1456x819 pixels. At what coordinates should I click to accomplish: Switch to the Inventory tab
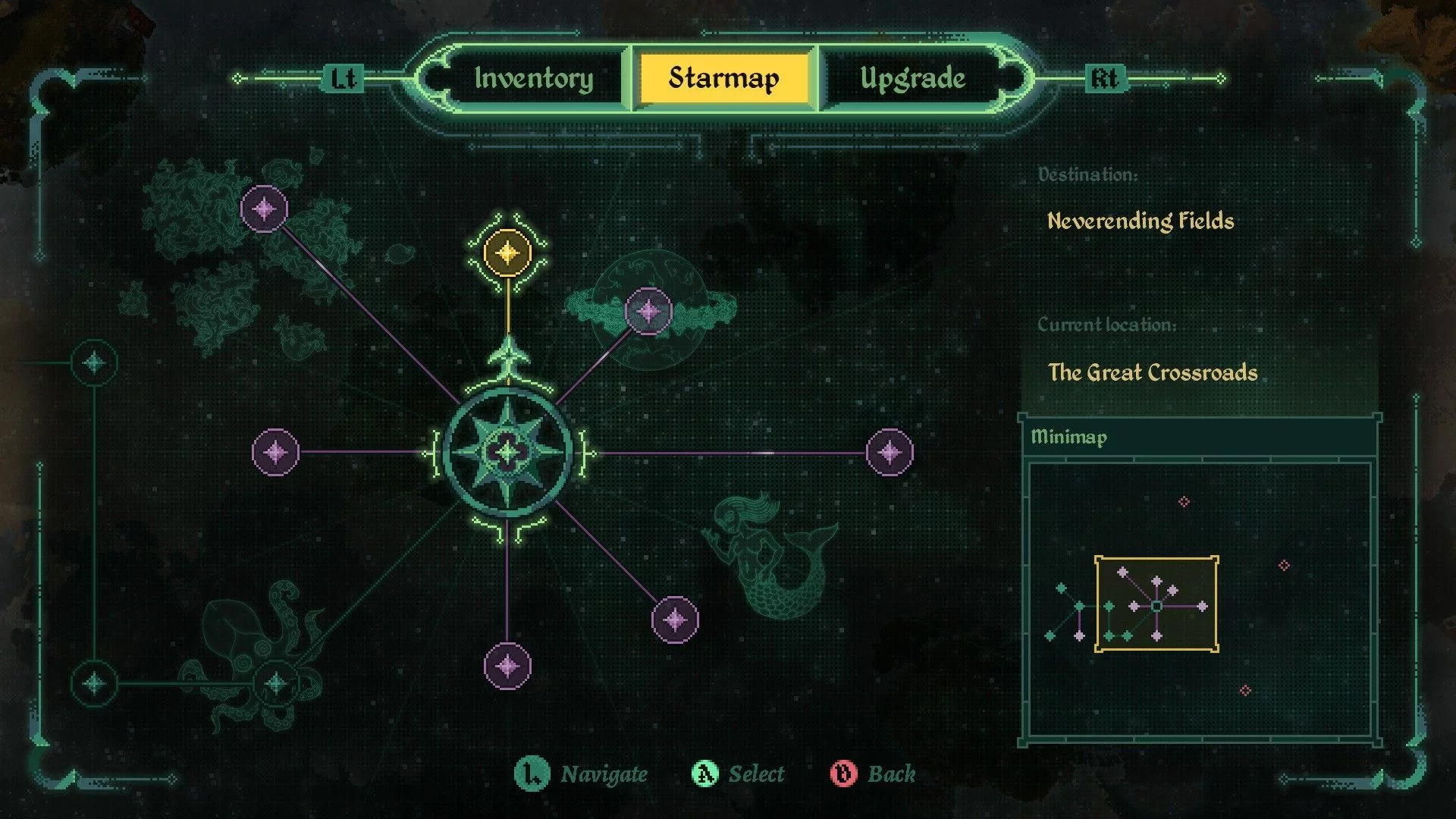pos(534,78)
